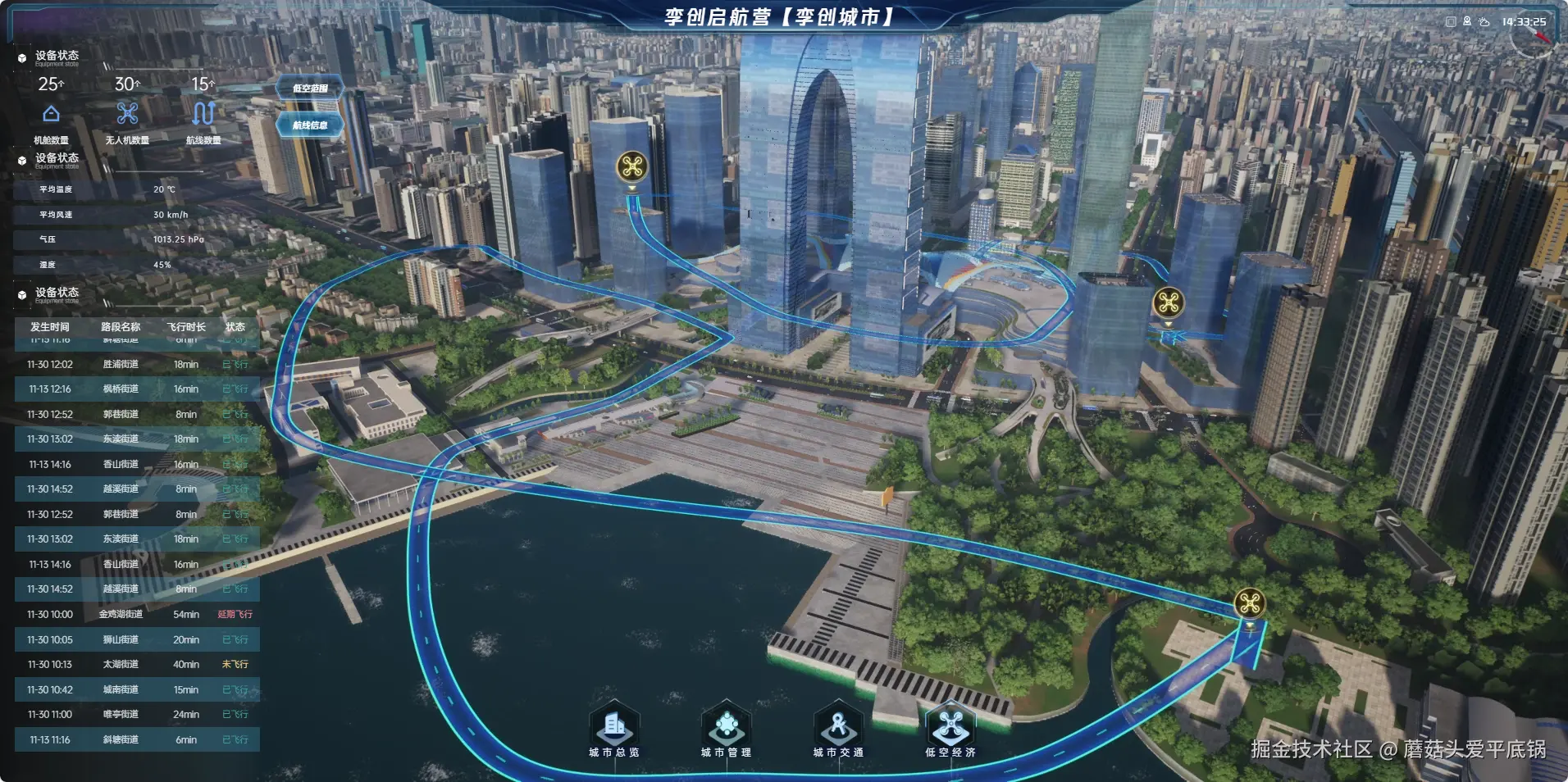The height and width of the screenshot is (782, 1568).
Task: Click the not-flown 太湖街道 flight row
Action: click(x=137, y=665)
